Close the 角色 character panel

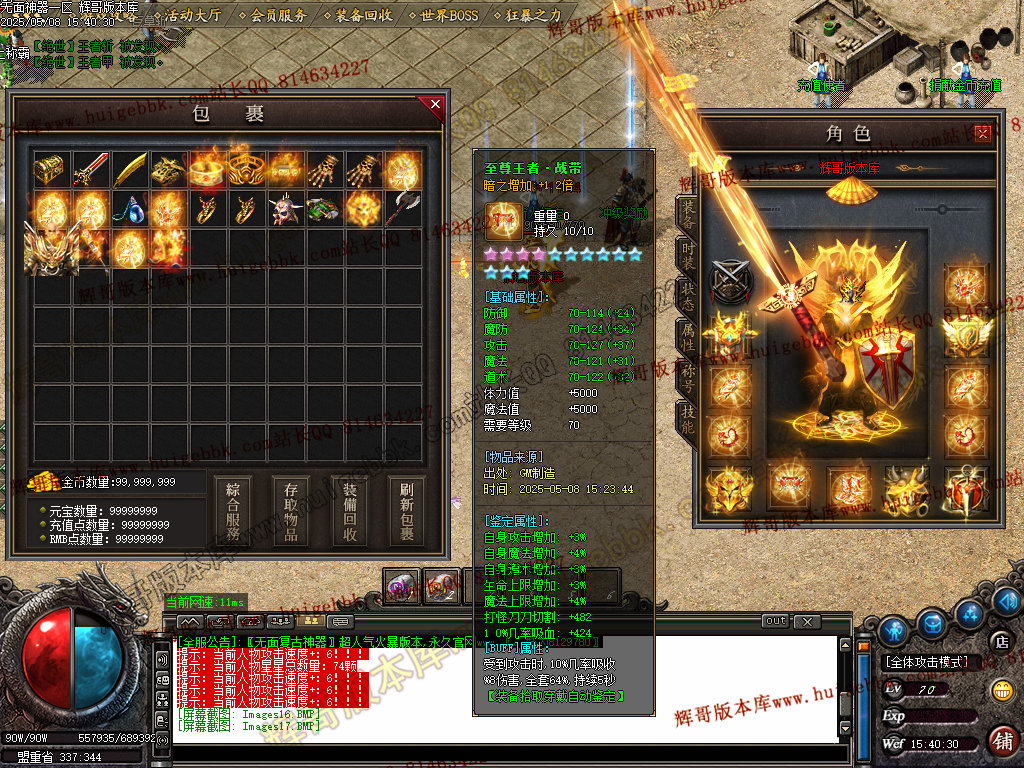983,133
